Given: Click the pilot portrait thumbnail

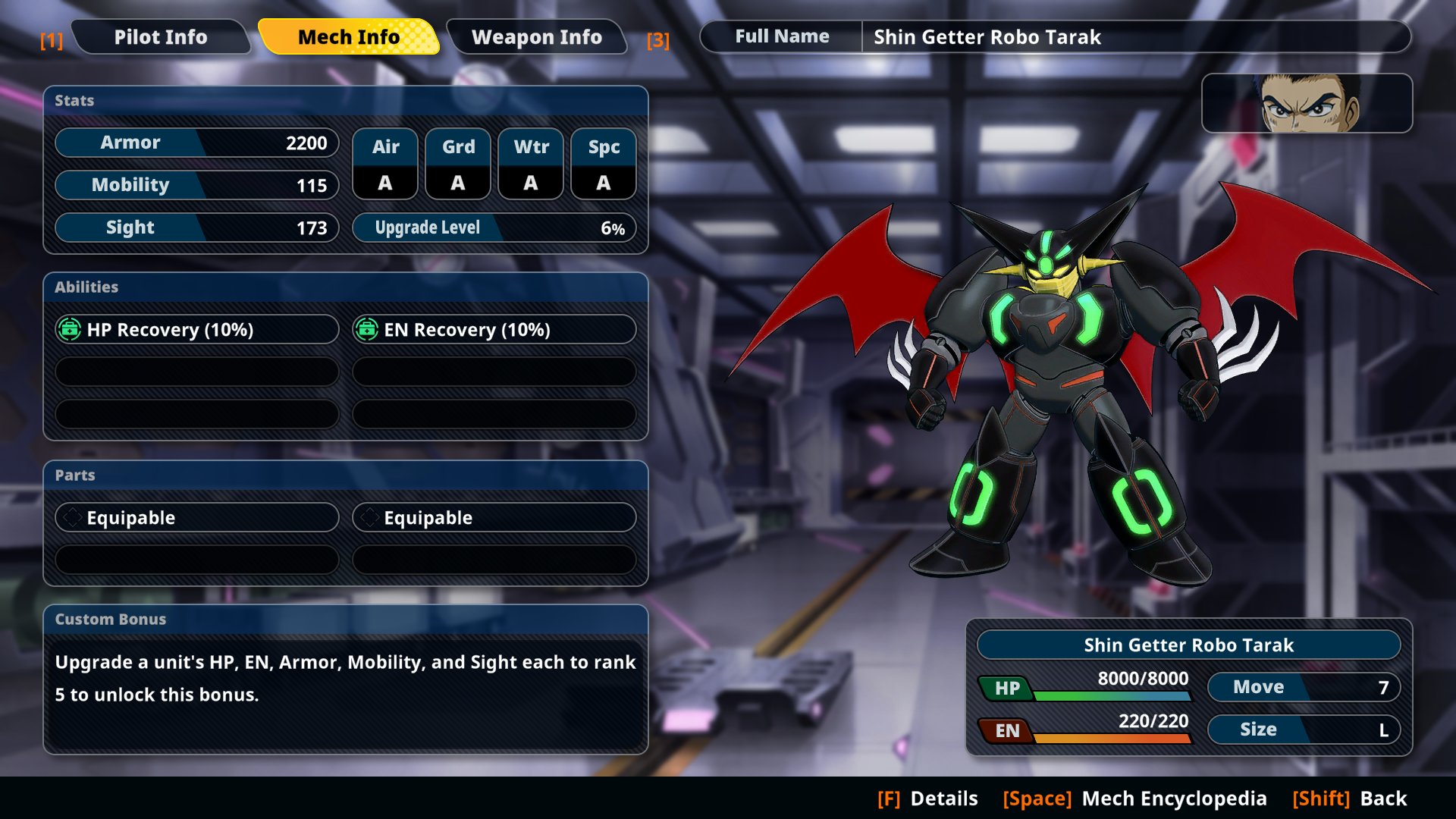Looking at the screenshot, I should coord(1307,103).
